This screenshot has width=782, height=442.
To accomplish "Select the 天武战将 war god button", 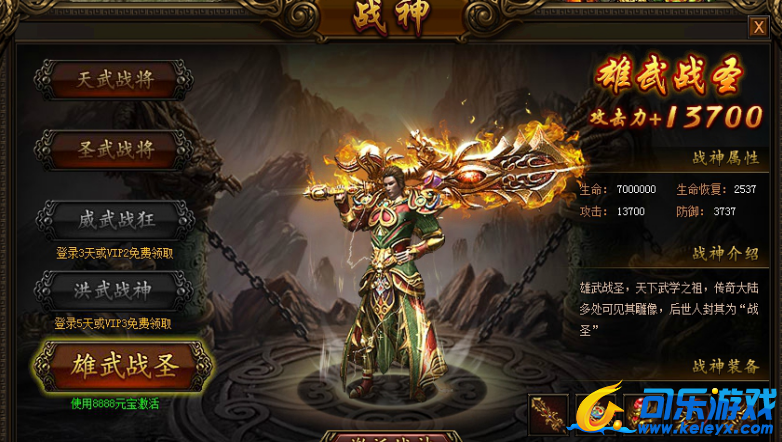I will pyautogui.click(x=115, y=80).
